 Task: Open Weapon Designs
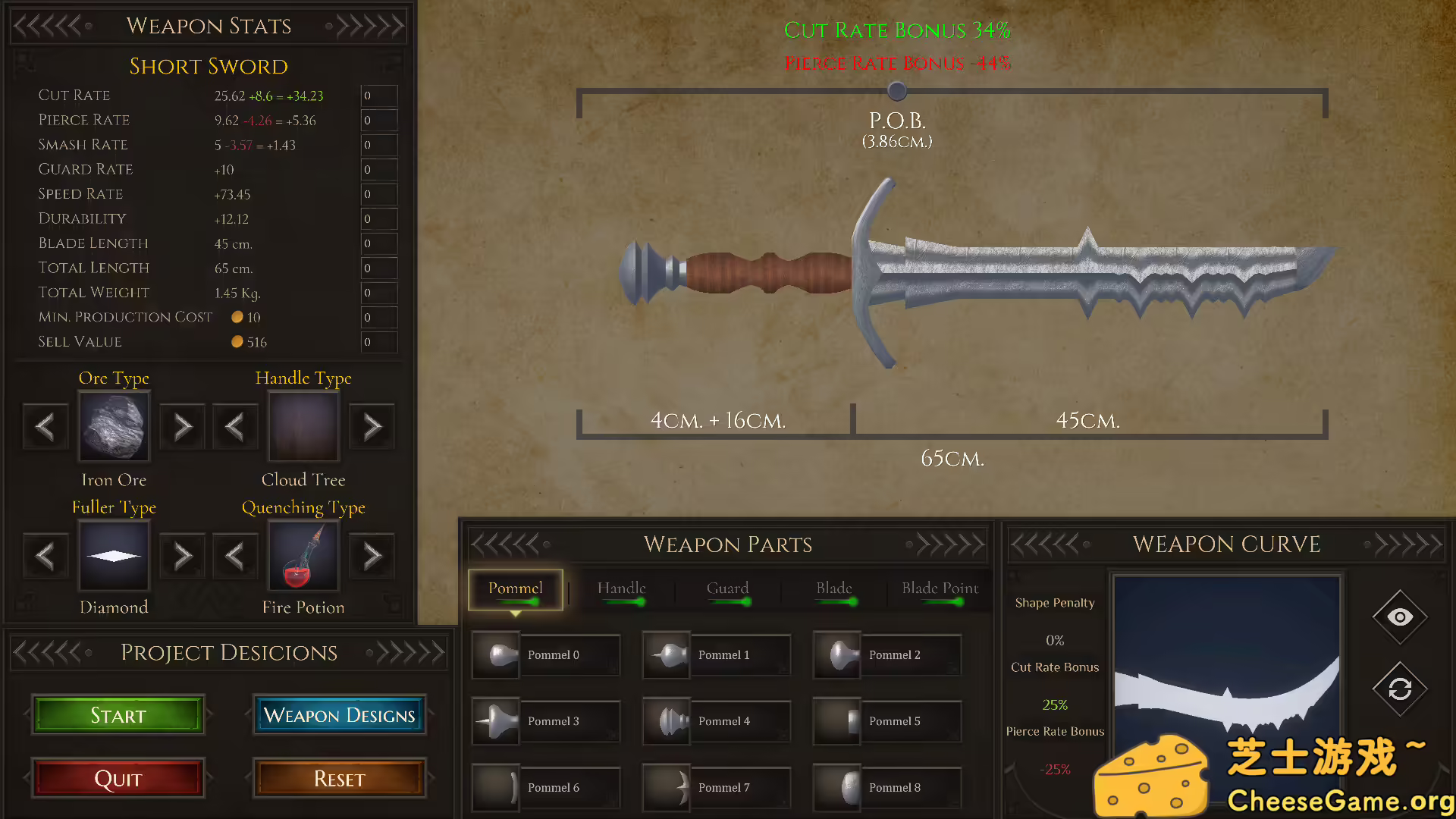339,715
